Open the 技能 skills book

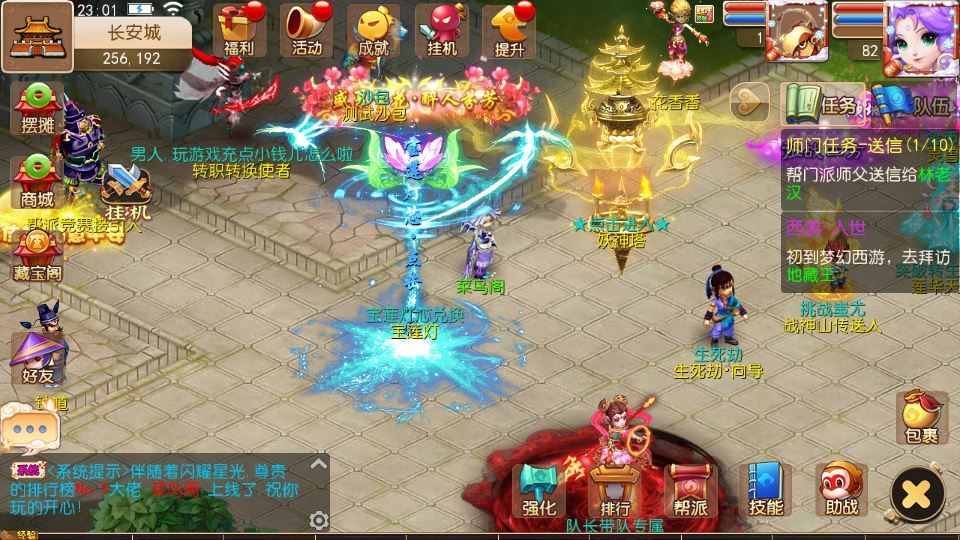click(766, 491)
